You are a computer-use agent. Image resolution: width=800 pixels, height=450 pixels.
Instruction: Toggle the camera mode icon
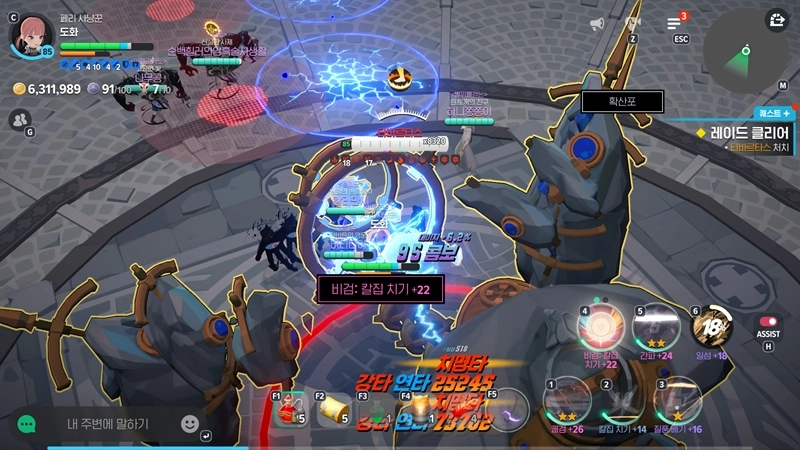coord(632,22)
